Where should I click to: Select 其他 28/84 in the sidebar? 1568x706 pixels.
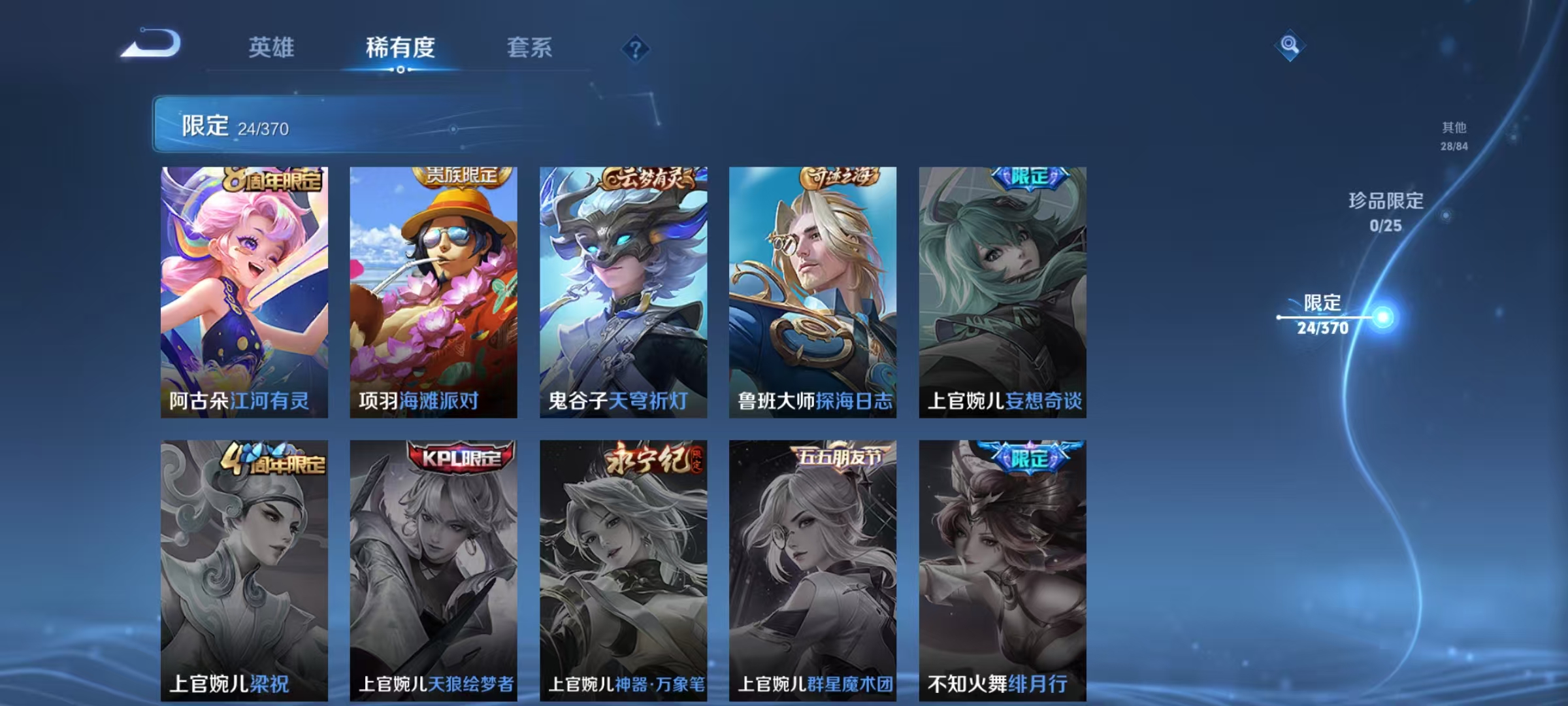tap(1453, 137)
